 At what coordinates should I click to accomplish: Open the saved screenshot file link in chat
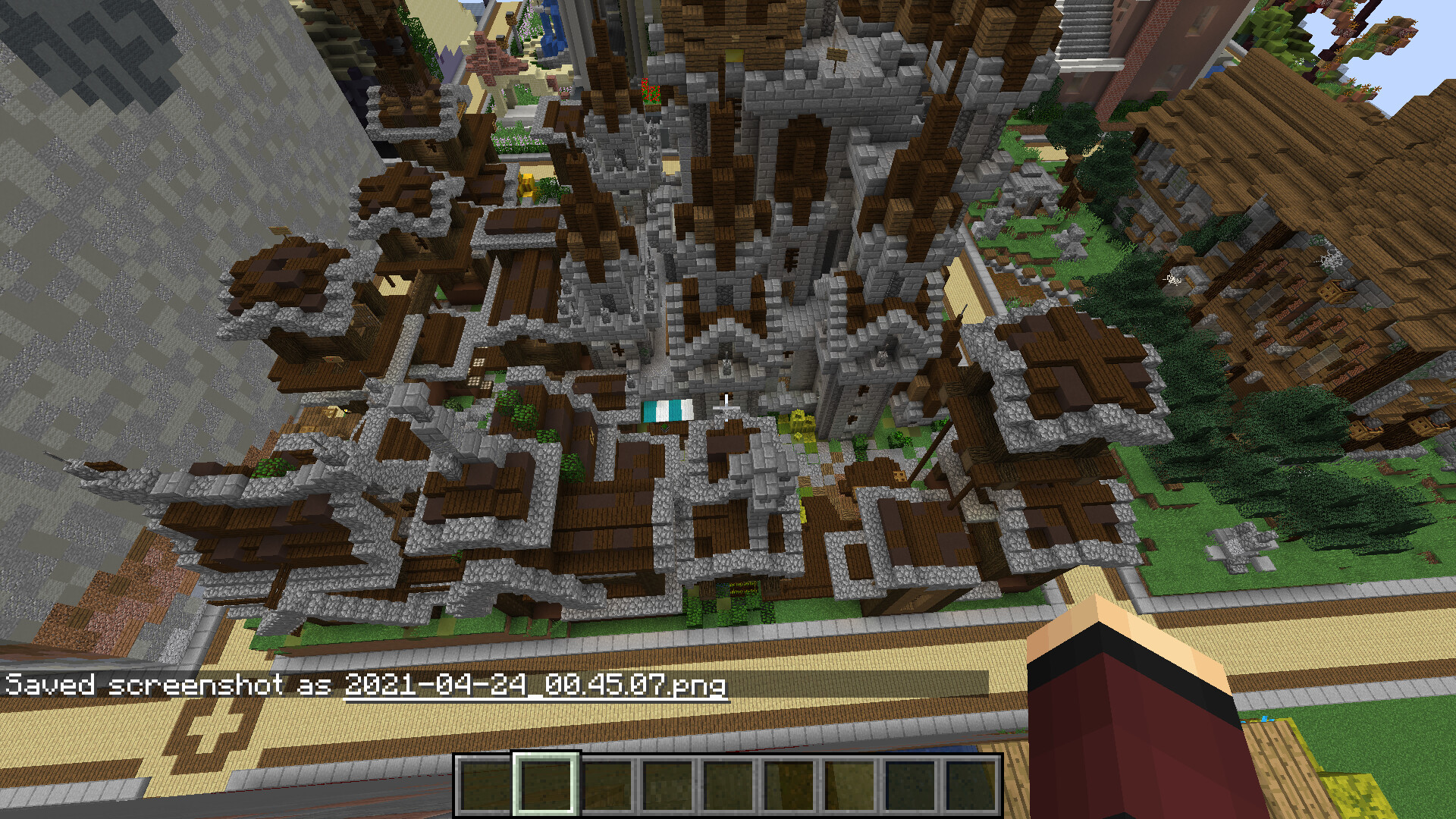pos(535,685)
